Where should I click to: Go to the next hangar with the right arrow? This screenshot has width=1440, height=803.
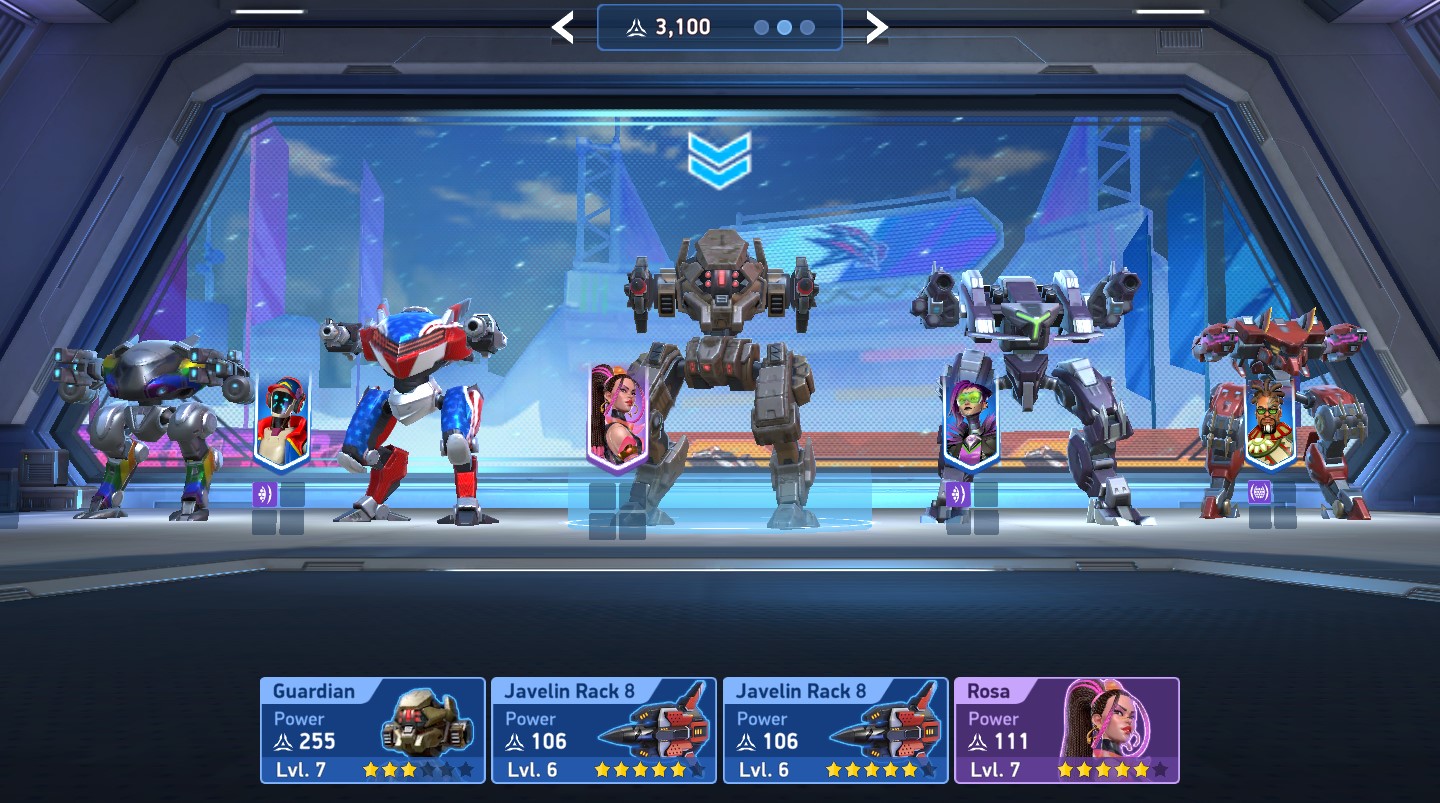[x=876, y=28]
